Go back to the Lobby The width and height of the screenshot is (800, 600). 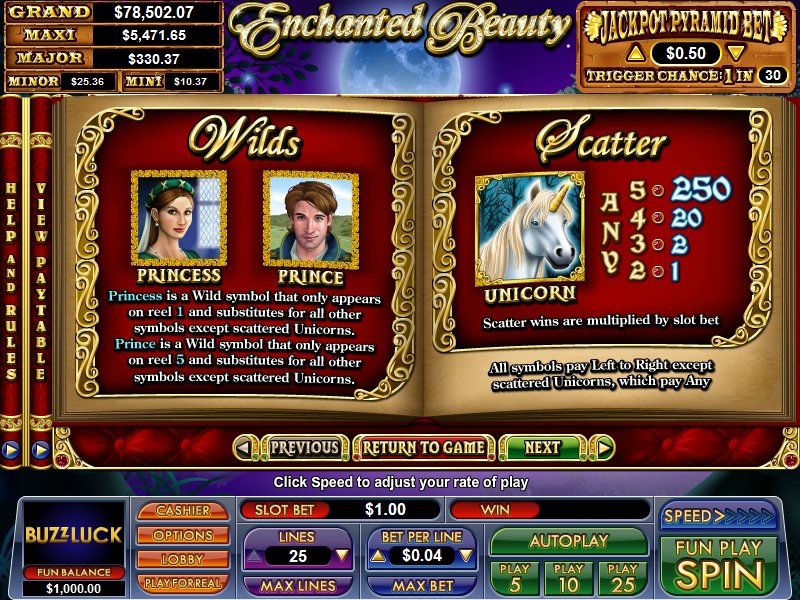coord(183,559)
